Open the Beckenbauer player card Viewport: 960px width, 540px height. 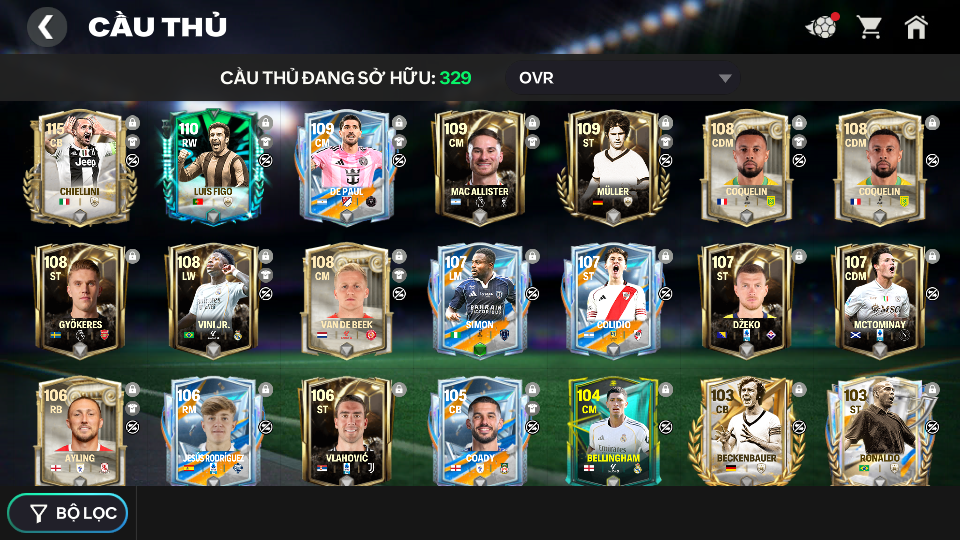(746, 432)
